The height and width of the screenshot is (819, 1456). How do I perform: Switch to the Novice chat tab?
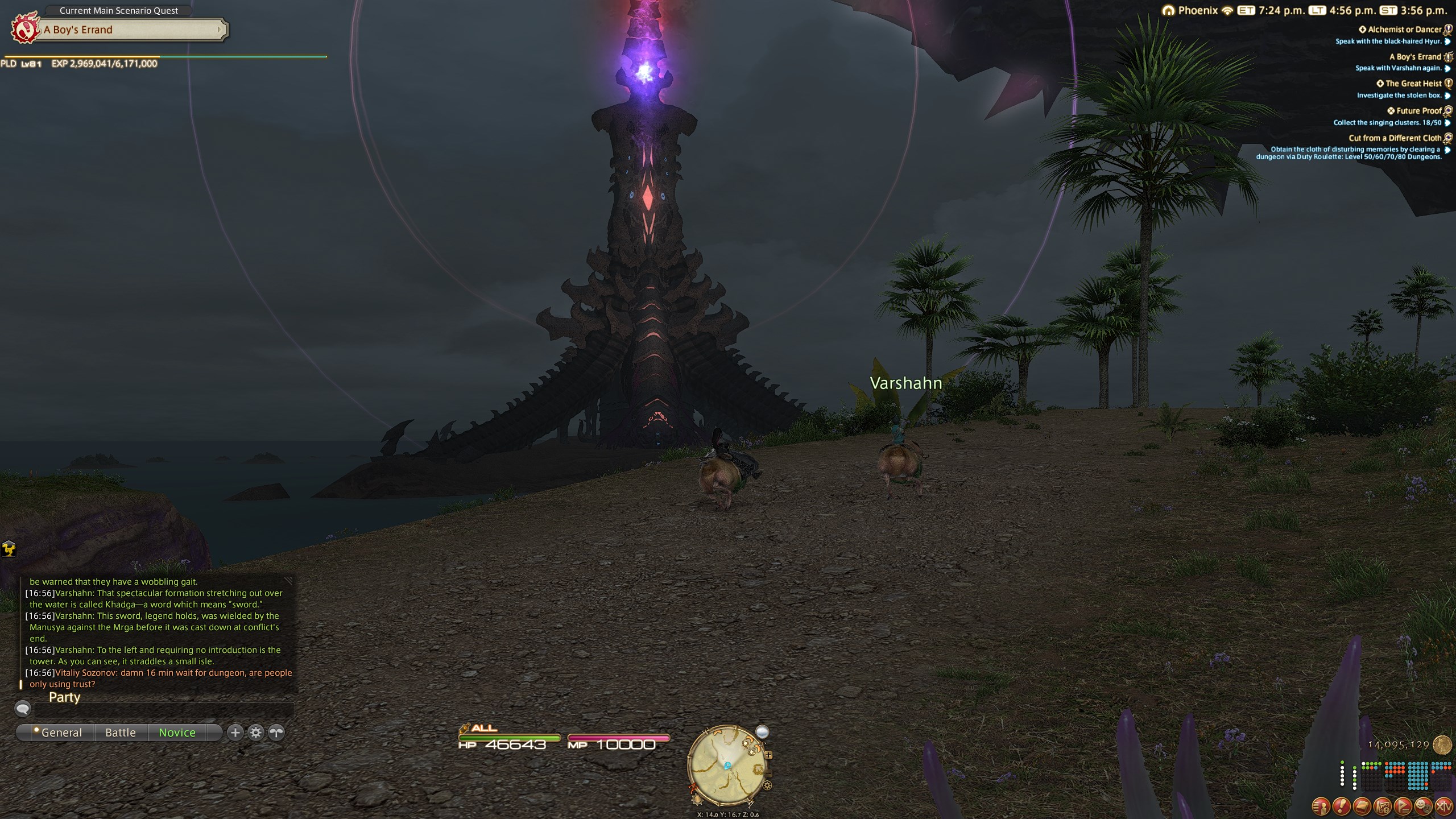click(177, 733)
